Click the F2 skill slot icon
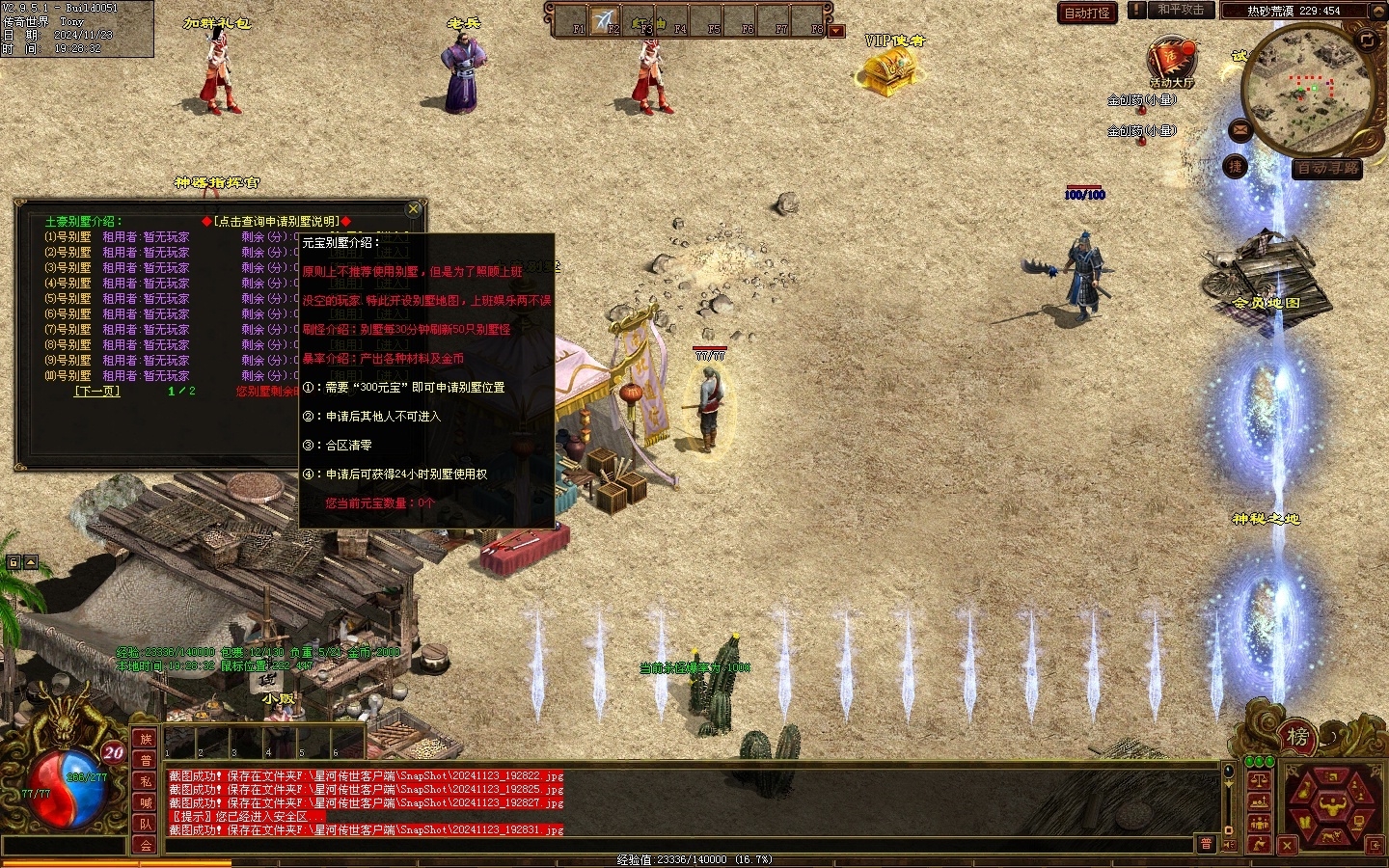The width and height of the screenshot is (1389, 868). (x=605, y=20)
